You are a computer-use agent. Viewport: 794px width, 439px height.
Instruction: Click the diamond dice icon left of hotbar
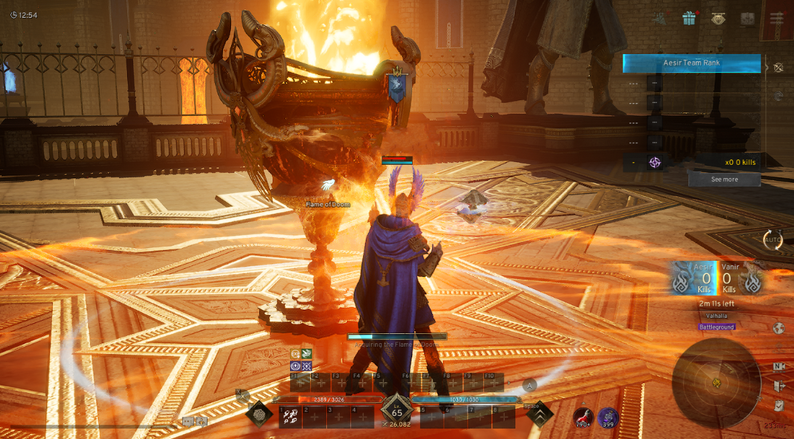tap(259, 413)
